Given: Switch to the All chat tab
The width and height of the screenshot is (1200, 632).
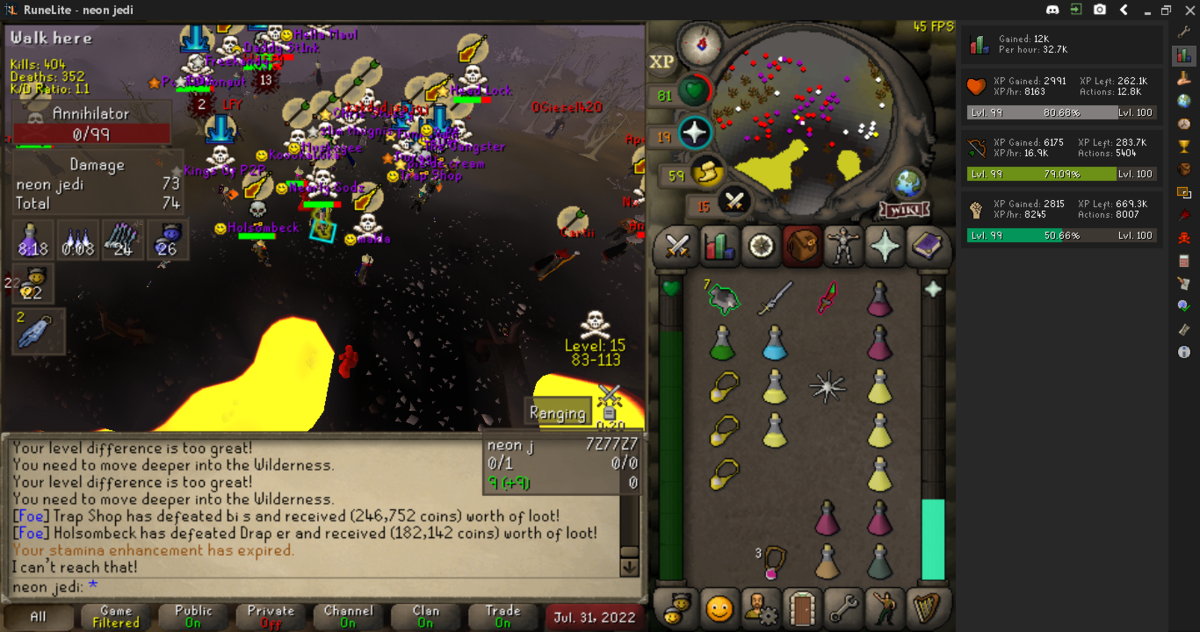Looking at the screenshot, I should click(38, 617).
